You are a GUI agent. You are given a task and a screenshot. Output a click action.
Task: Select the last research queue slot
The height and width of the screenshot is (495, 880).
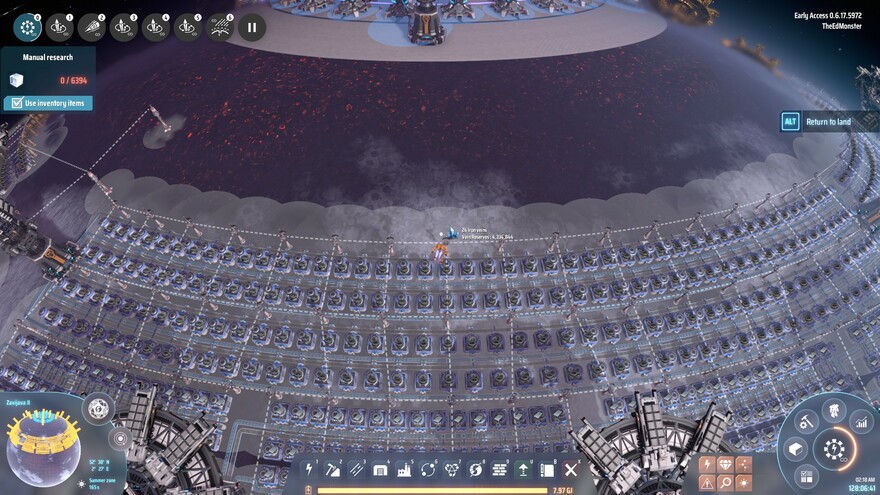[220, 27]
